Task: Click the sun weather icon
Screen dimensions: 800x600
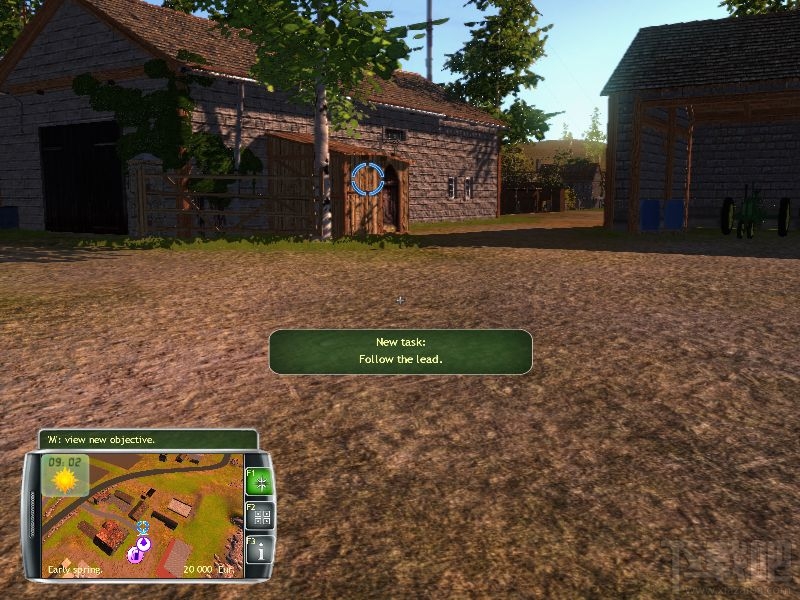Action: pyautogui.click(x=65, y=478)
